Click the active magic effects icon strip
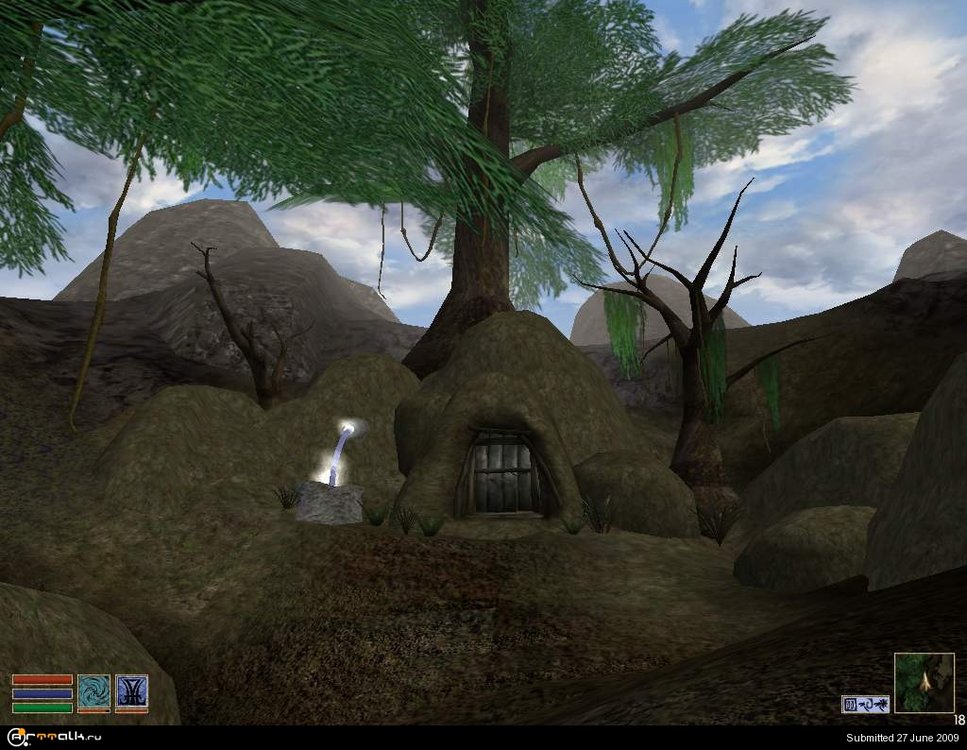967x750 pixels. point(865,704)
